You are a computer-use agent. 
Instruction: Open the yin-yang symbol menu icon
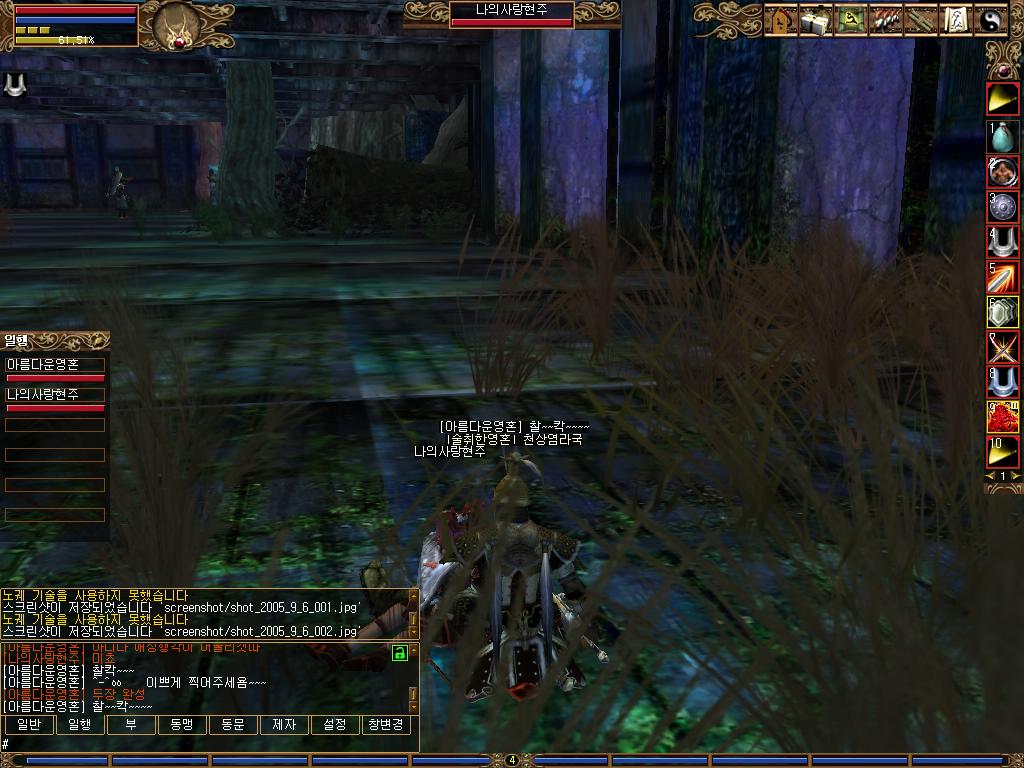click(991, 20)
